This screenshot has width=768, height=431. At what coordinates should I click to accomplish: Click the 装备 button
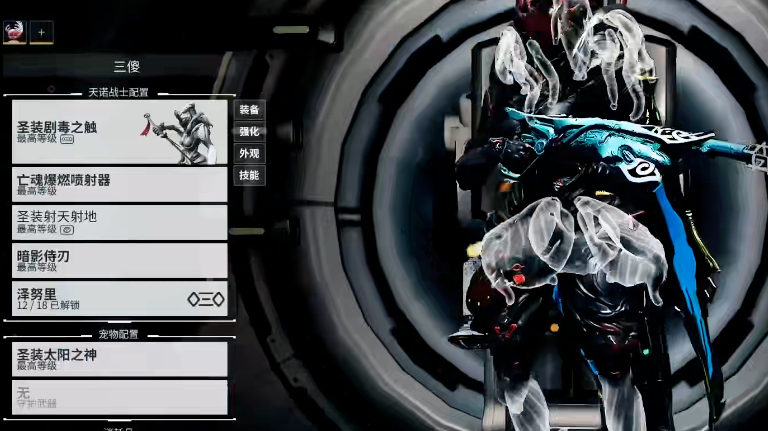249,110
